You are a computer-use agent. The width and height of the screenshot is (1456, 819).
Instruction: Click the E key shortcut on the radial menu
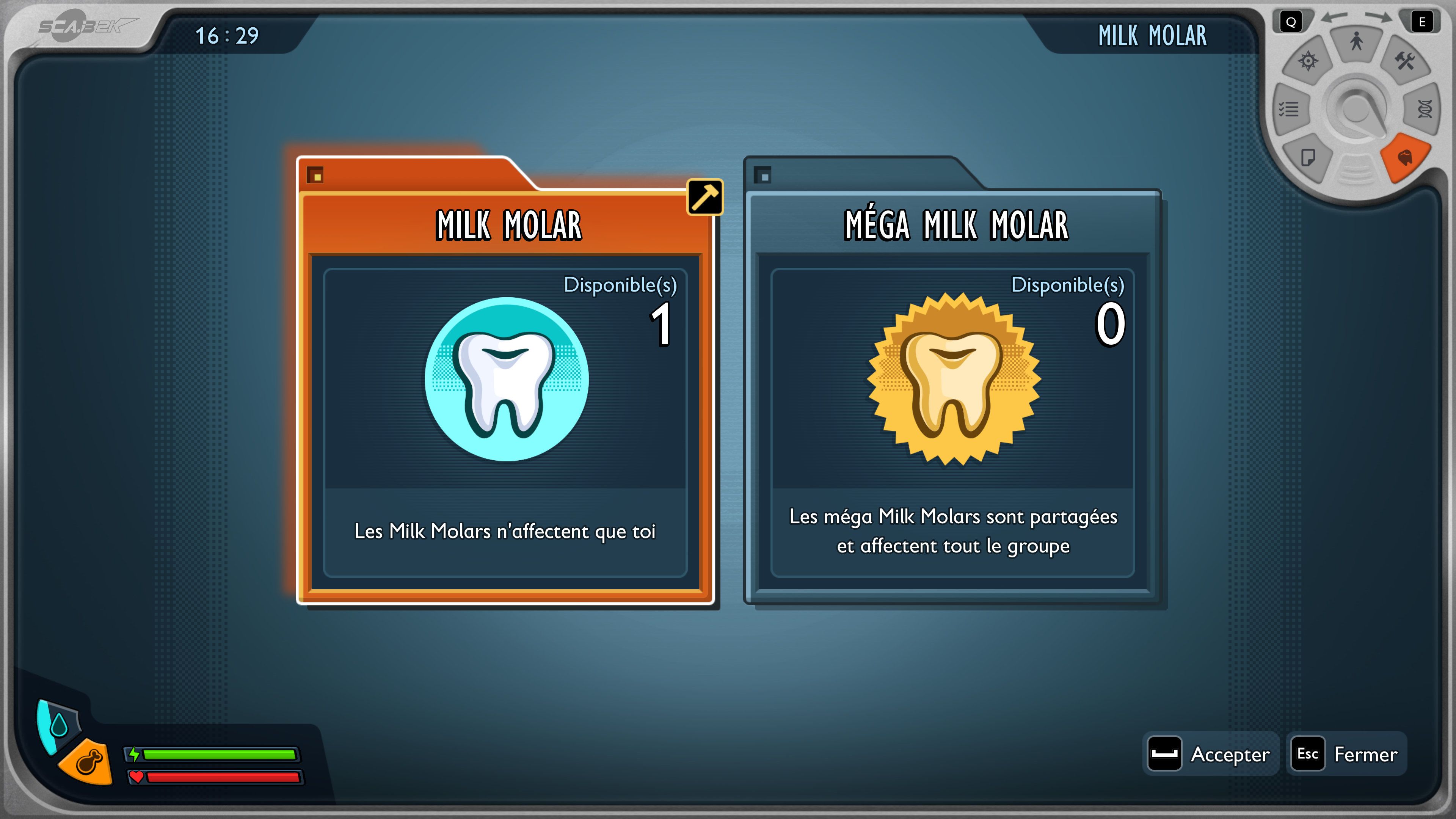1422,22
